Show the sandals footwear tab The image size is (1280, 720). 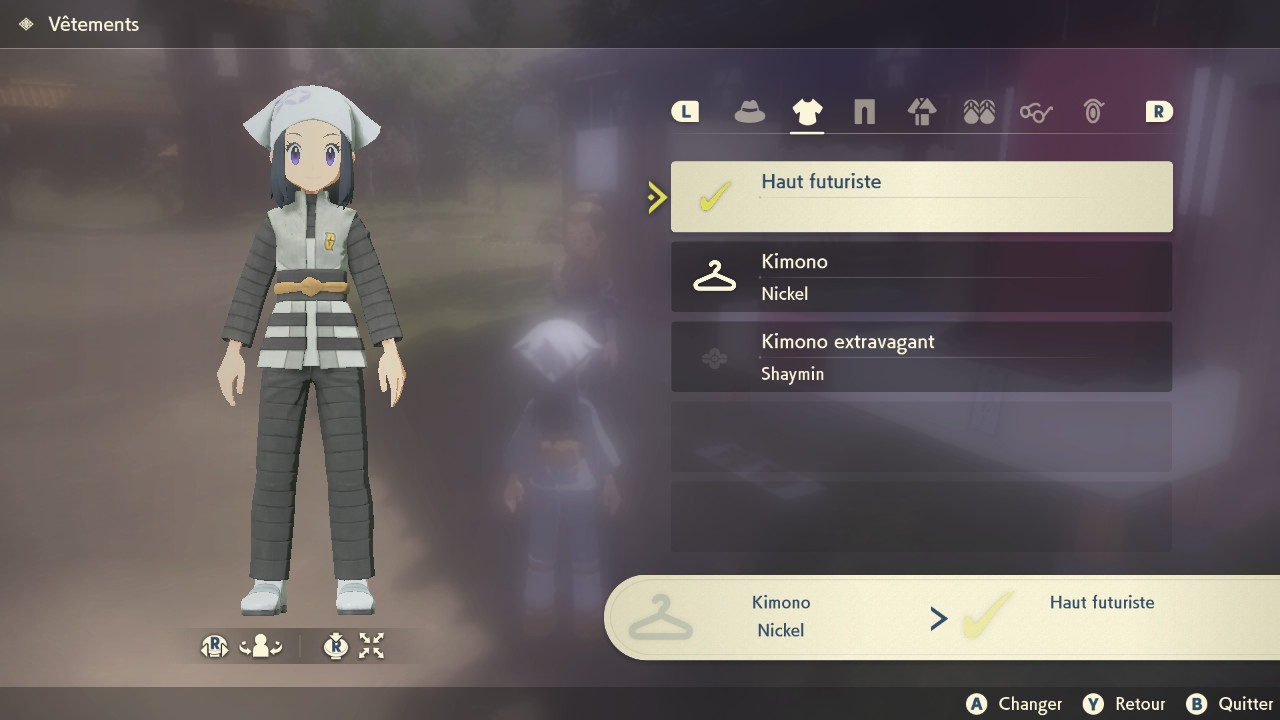pos(979,112)
